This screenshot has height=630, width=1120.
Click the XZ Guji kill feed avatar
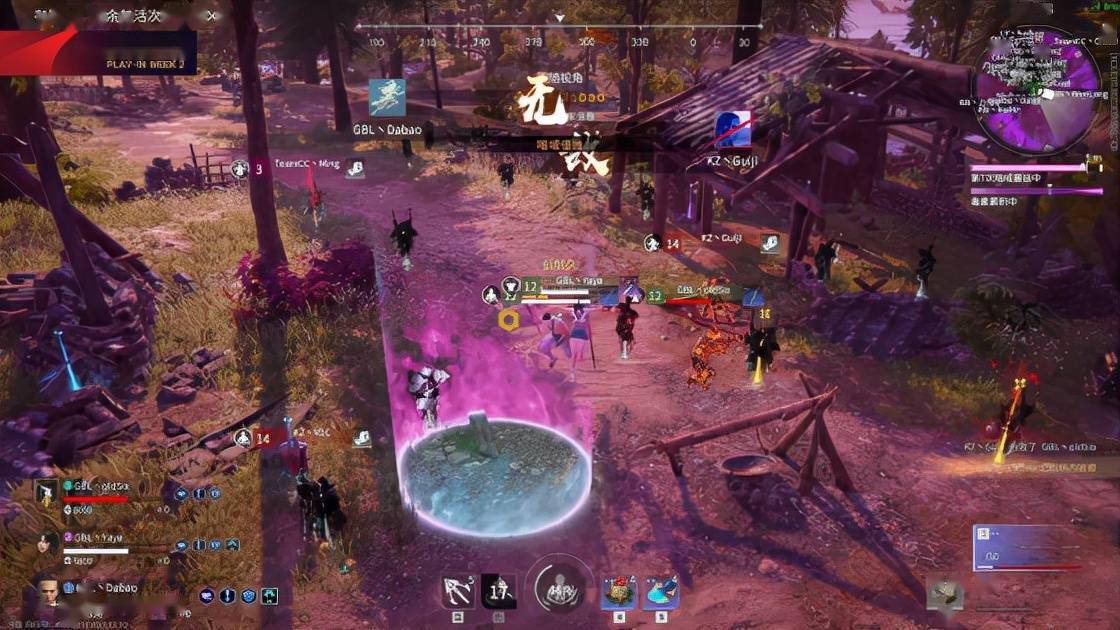[x=732, y=130]
